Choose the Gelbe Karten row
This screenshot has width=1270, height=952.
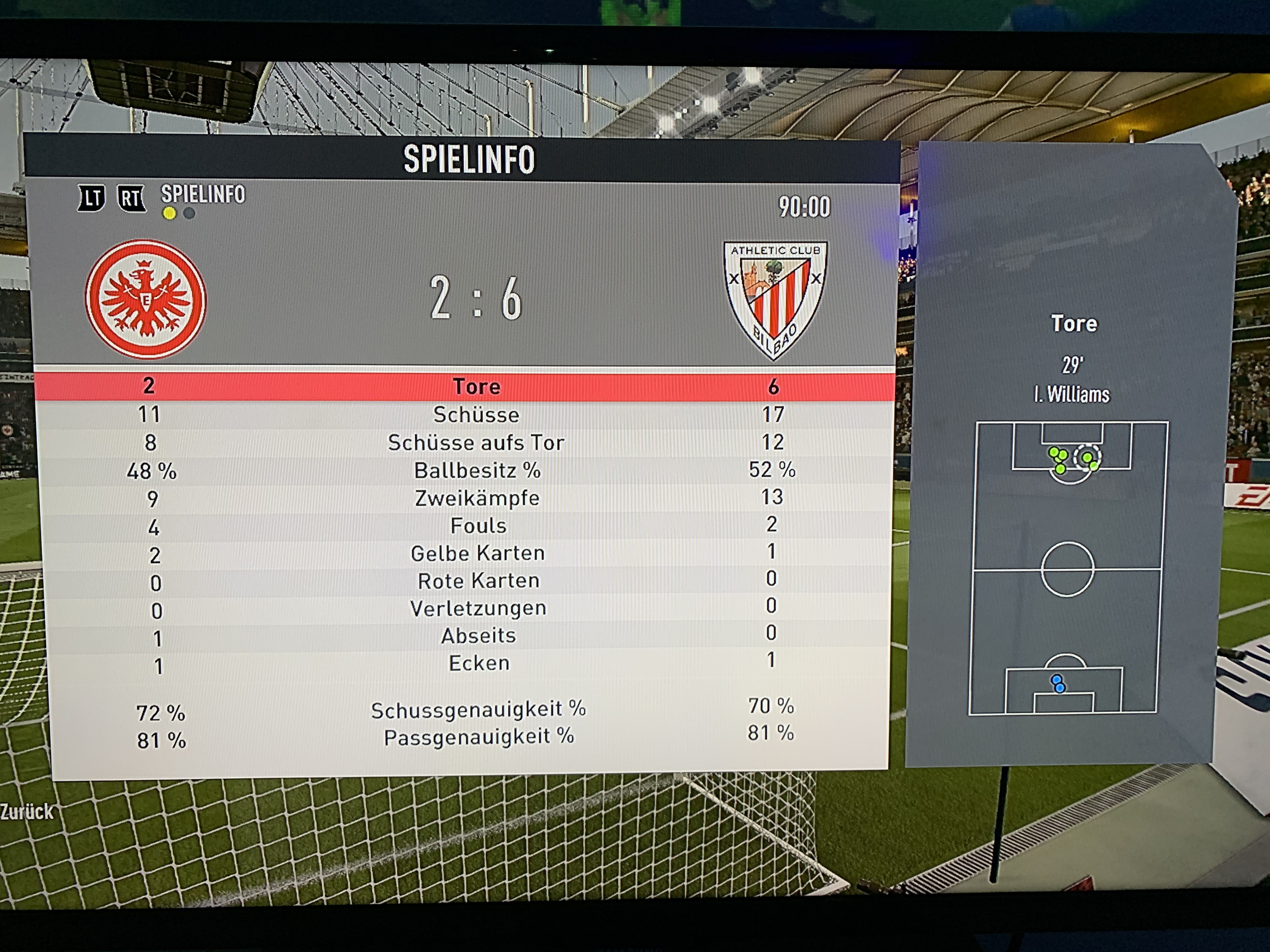coord(478,553)
